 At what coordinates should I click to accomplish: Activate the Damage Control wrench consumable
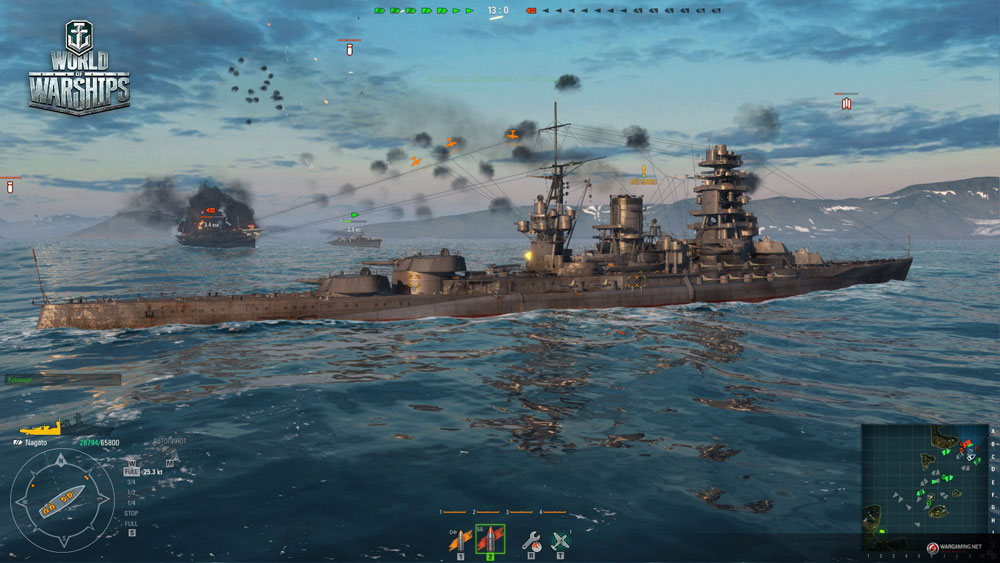click(x=530, y=541)
